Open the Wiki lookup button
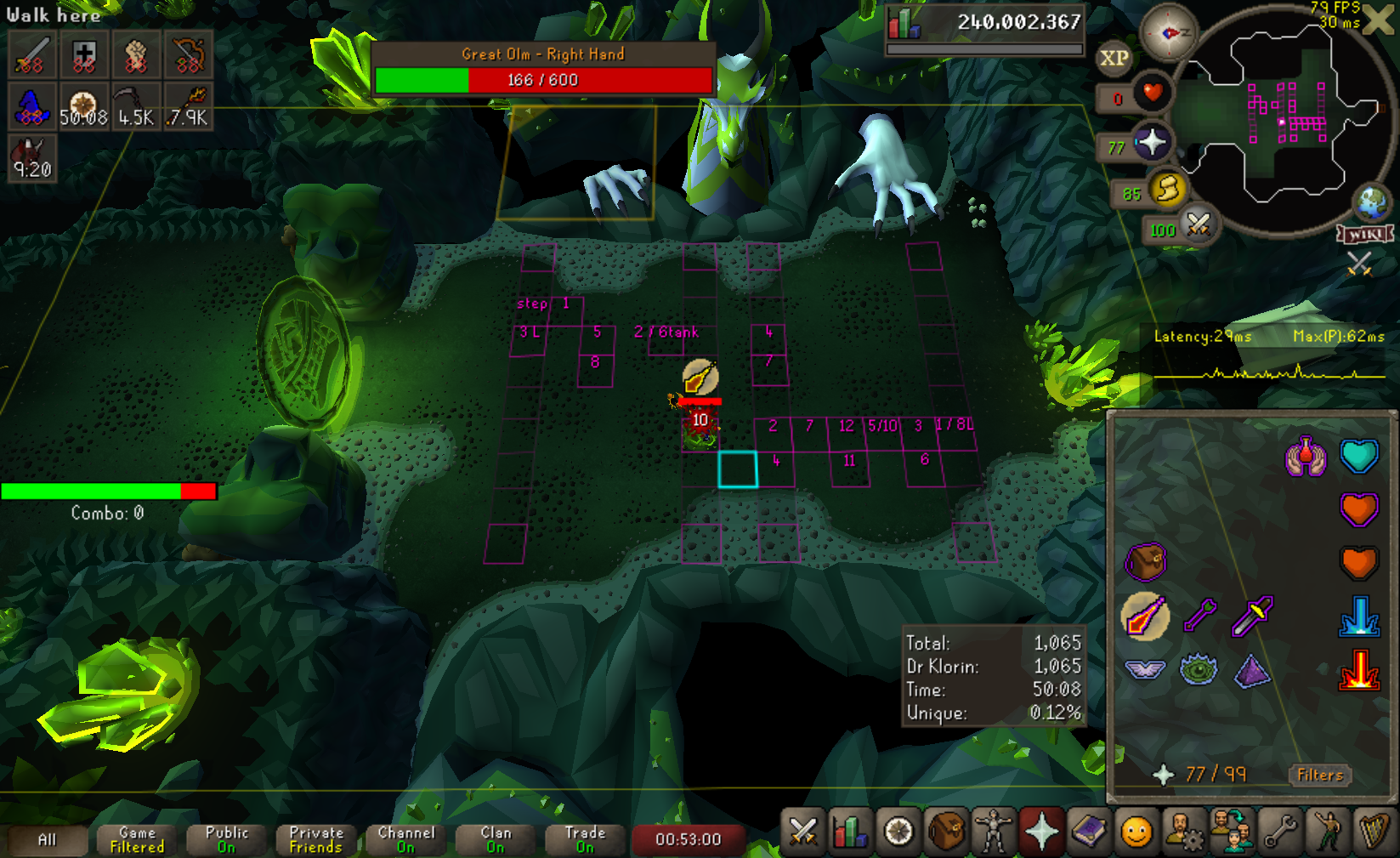This screenshot has width=1400, height=858. [x=1365, y=234]
